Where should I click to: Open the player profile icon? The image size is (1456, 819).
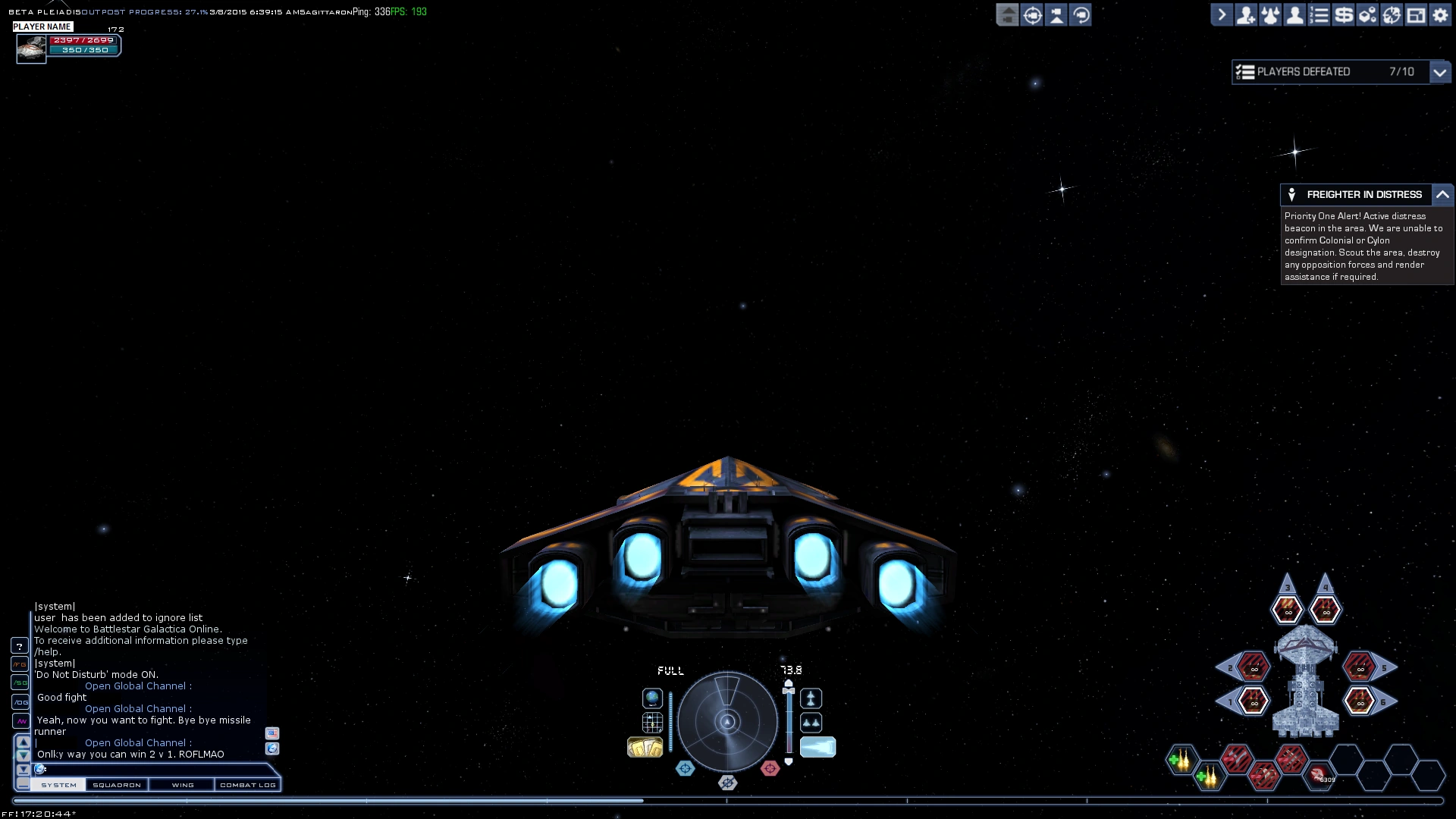pos(1294,14)
